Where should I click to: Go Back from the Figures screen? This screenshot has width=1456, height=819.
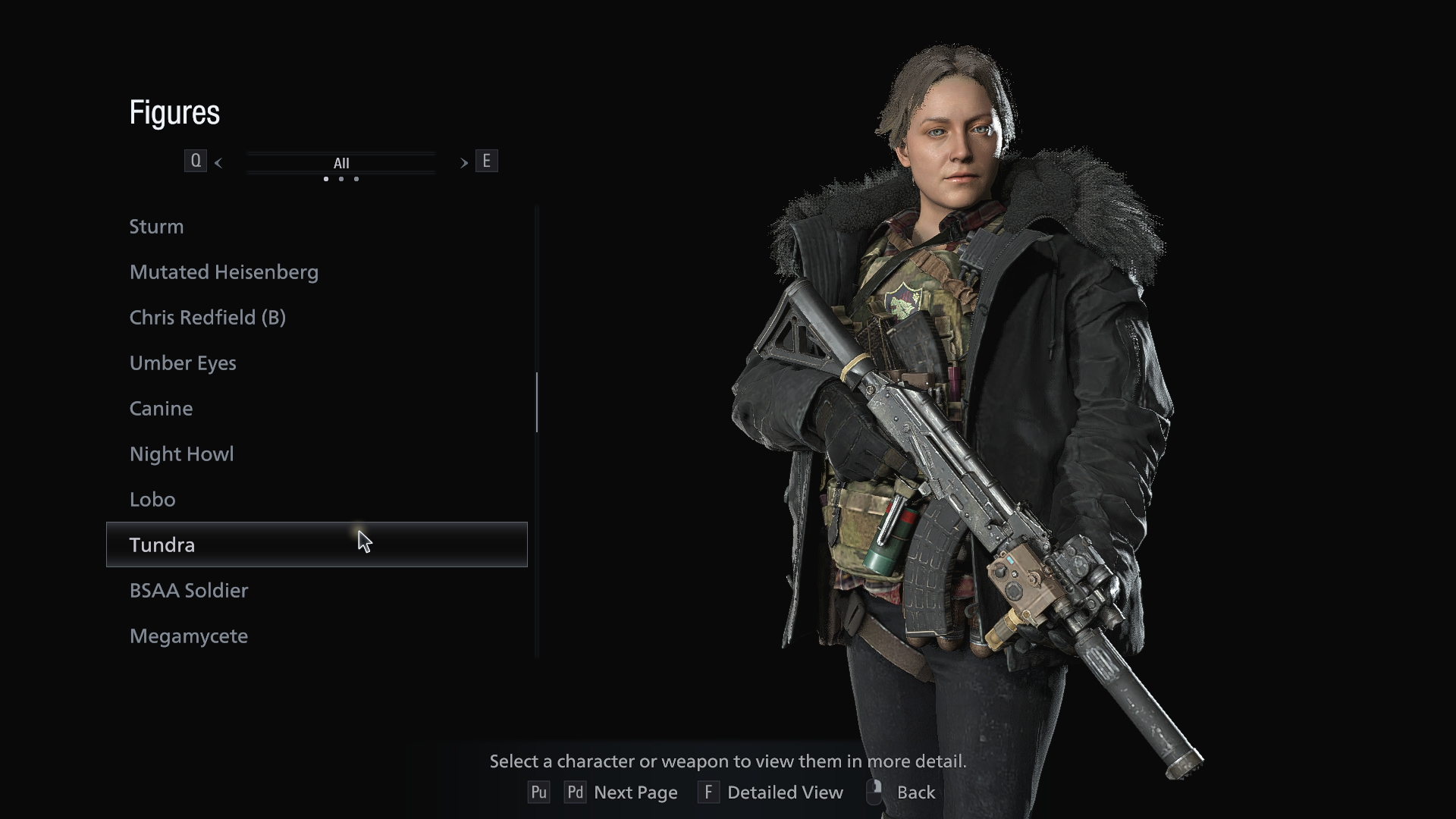915,792
